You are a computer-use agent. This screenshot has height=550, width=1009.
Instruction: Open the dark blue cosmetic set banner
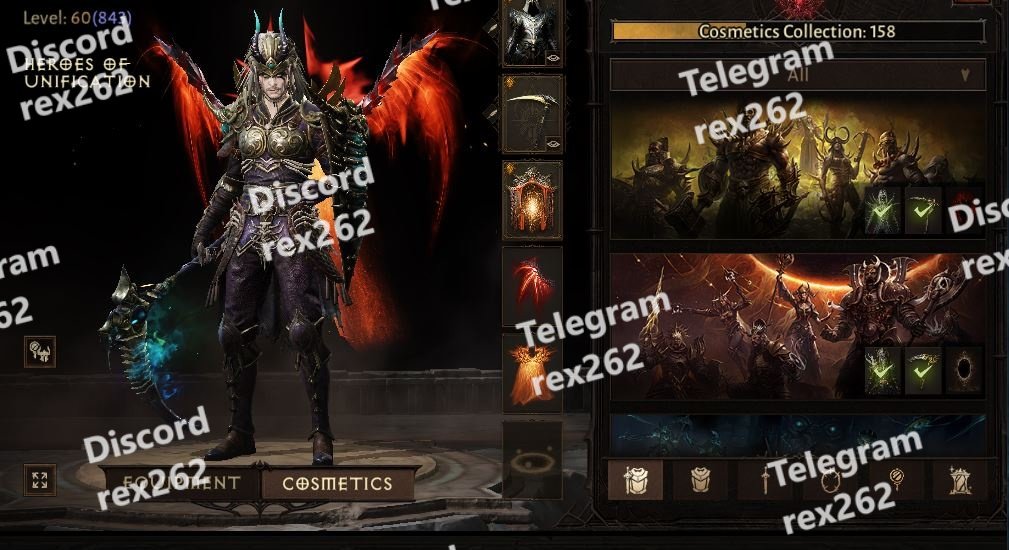coord(797,435)
